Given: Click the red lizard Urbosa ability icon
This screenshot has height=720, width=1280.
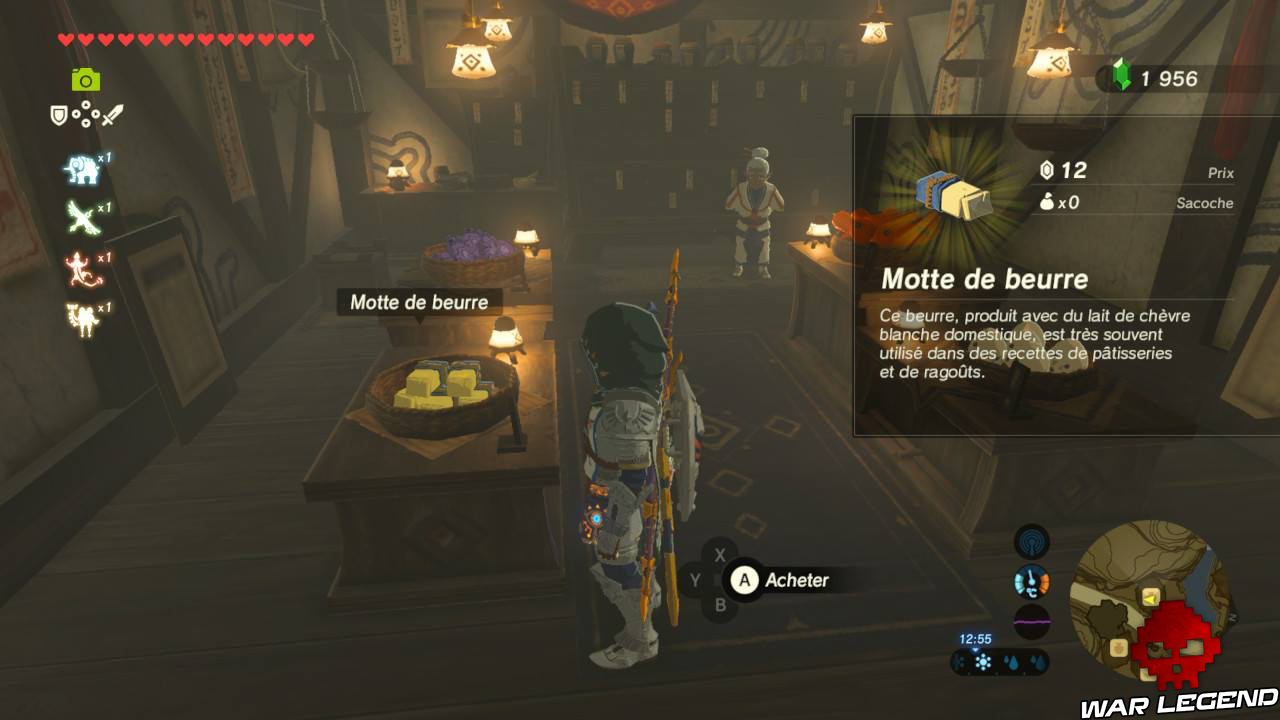Looking at the screenshot, I should coord(79,270).
